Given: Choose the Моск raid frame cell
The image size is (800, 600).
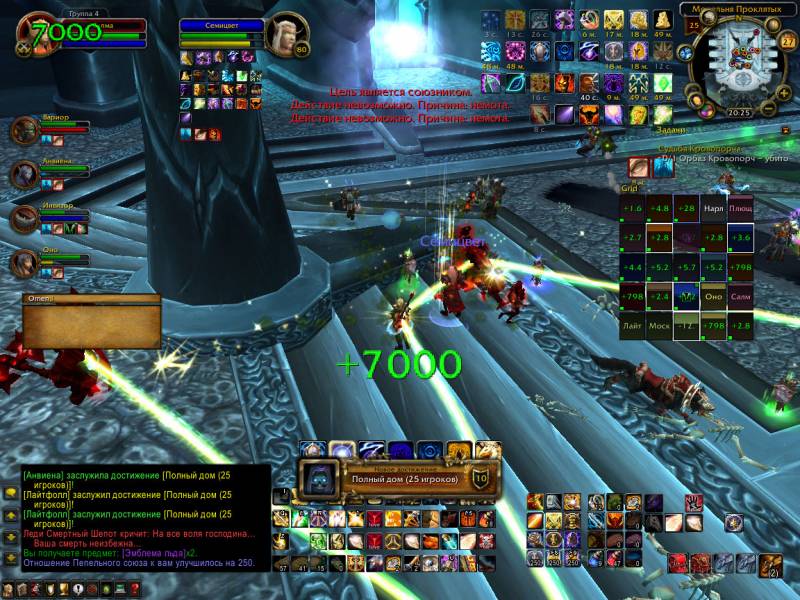Looking at the screenshot, I should [659, 326].
